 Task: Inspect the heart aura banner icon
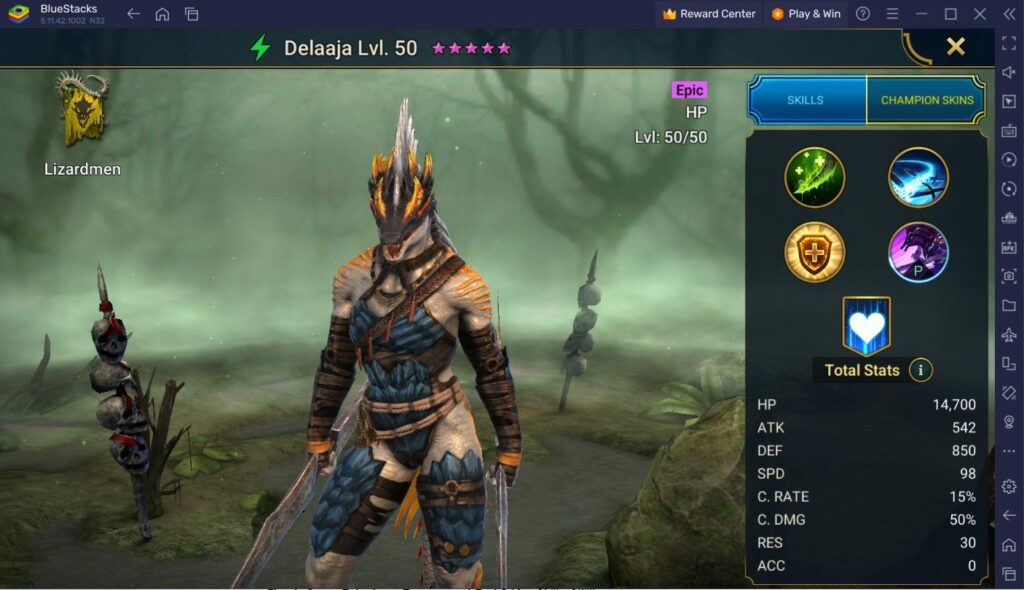click(x=866, y=326)
